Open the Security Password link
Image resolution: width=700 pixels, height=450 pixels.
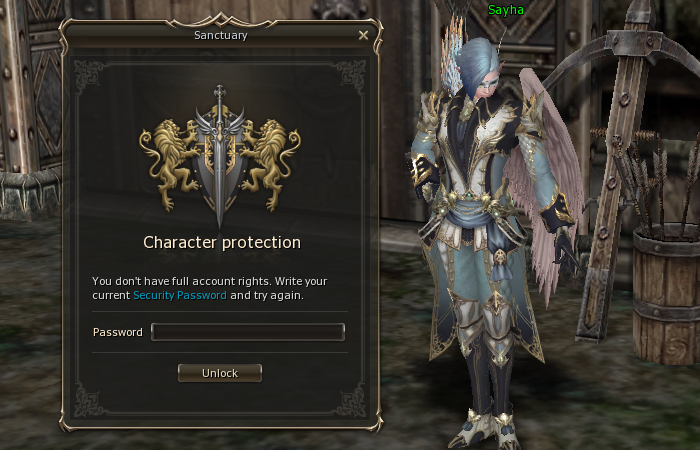click(179, 296)
